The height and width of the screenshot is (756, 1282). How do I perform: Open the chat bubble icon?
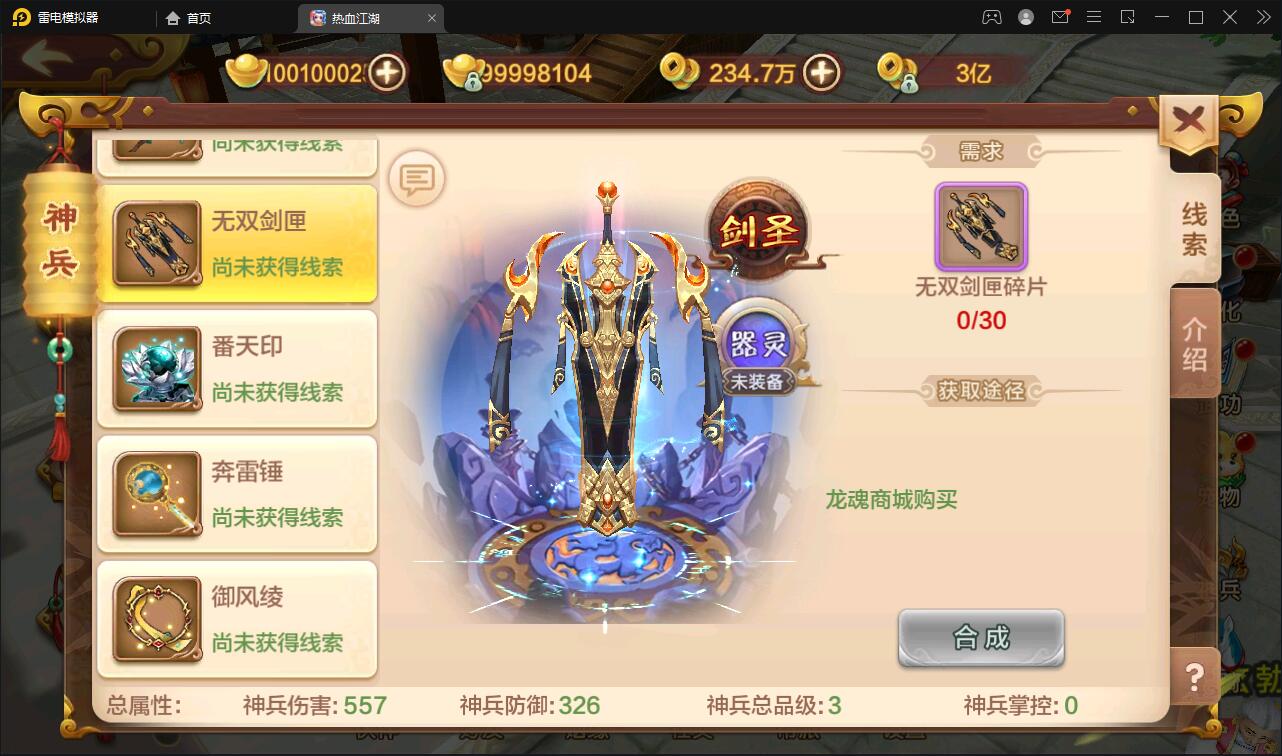(x=414, y=178)
